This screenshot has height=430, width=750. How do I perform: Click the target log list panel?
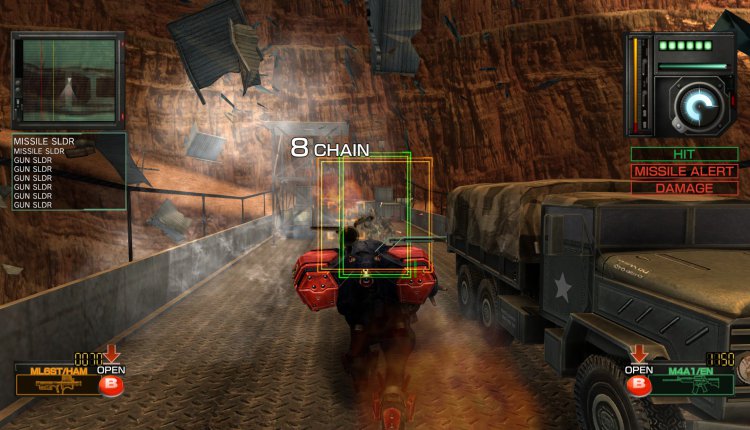click(x=69, y=171)
